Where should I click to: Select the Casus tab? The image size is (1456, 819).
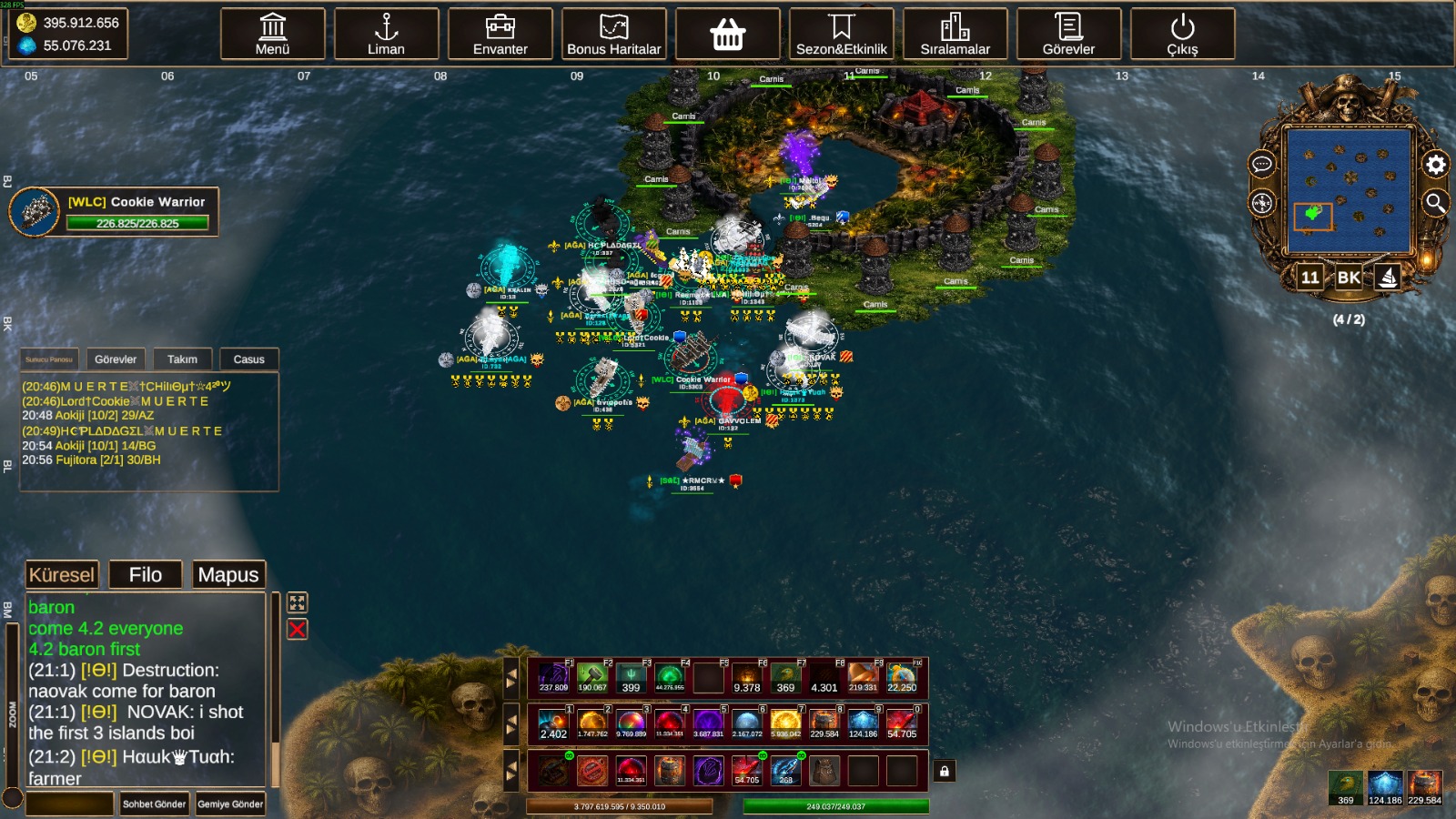(248, 359)
